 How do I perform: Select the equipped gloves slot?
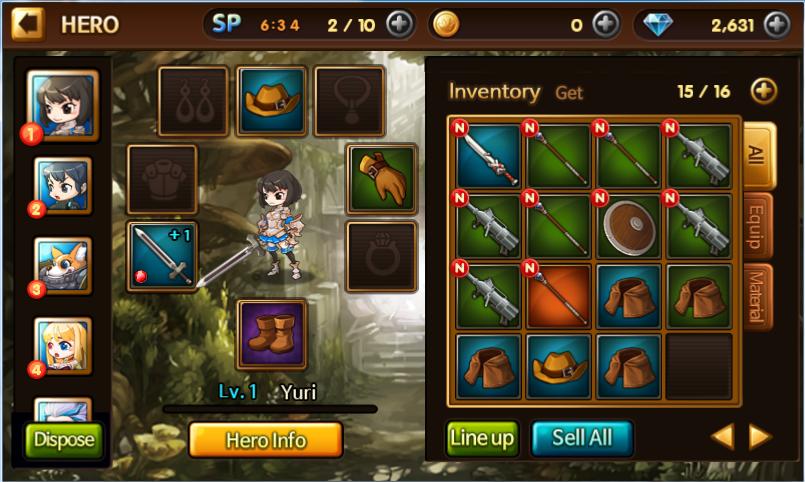[381, 179]
